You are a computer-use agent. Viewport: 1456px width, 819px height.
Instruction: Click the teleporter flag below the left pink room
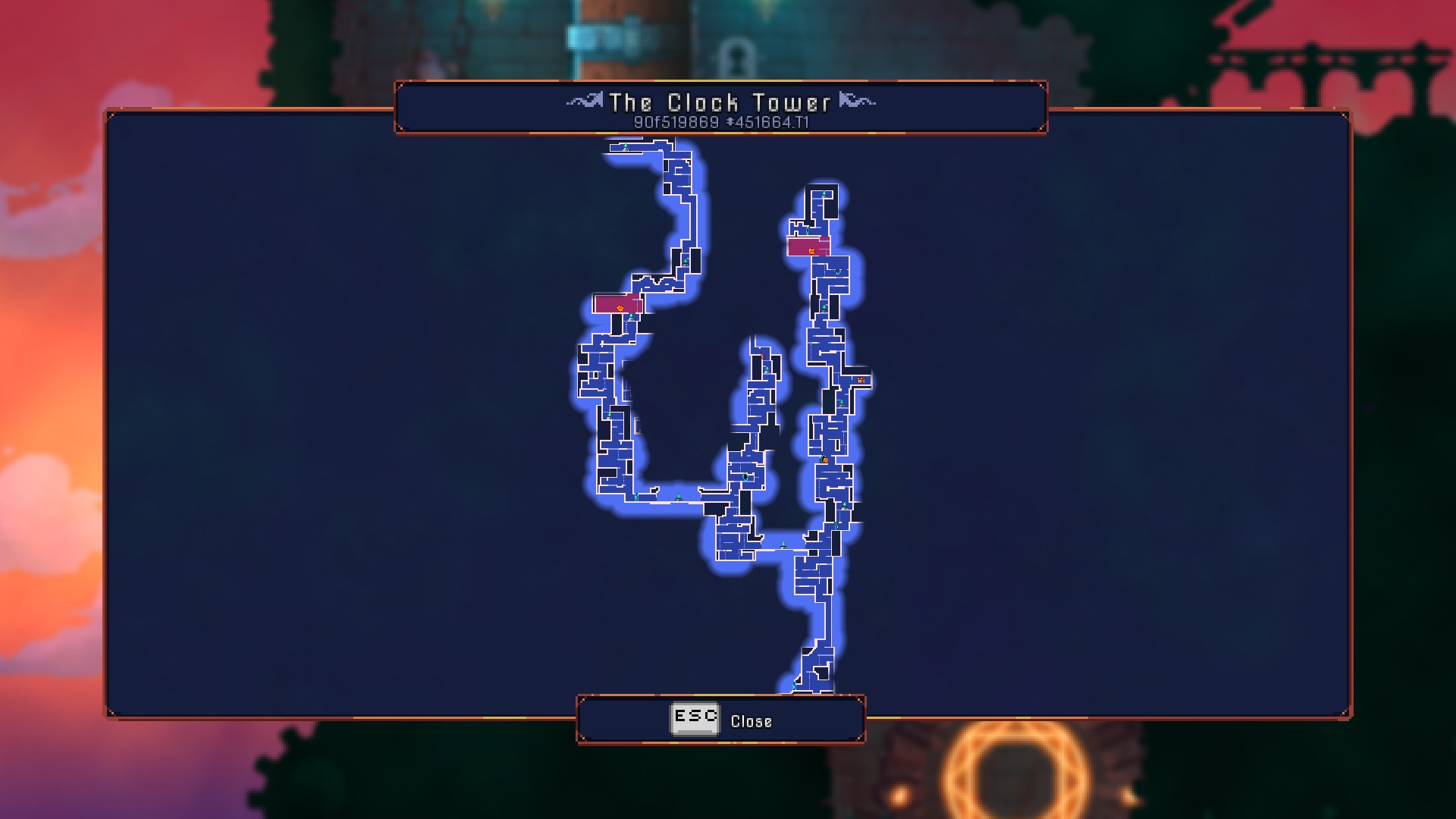click(631, 318)
